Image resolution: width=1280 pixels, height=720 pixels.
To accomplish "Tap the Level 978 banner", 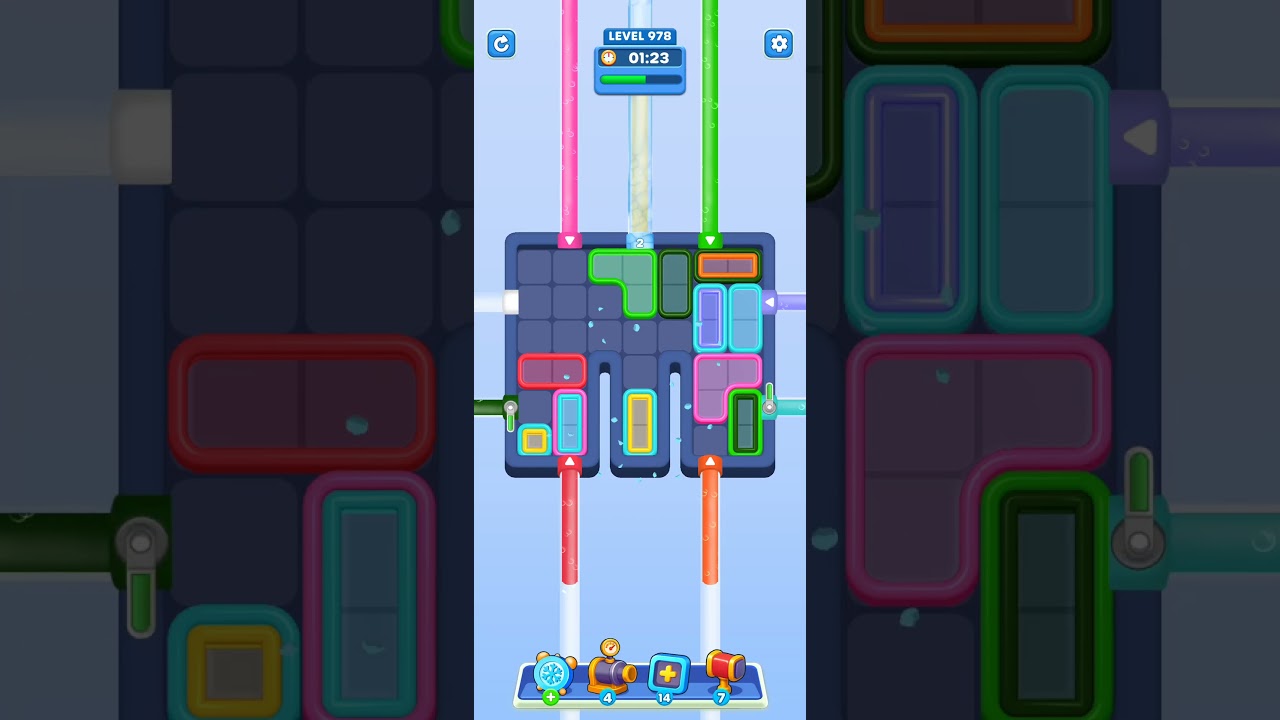I will (640, 36).
